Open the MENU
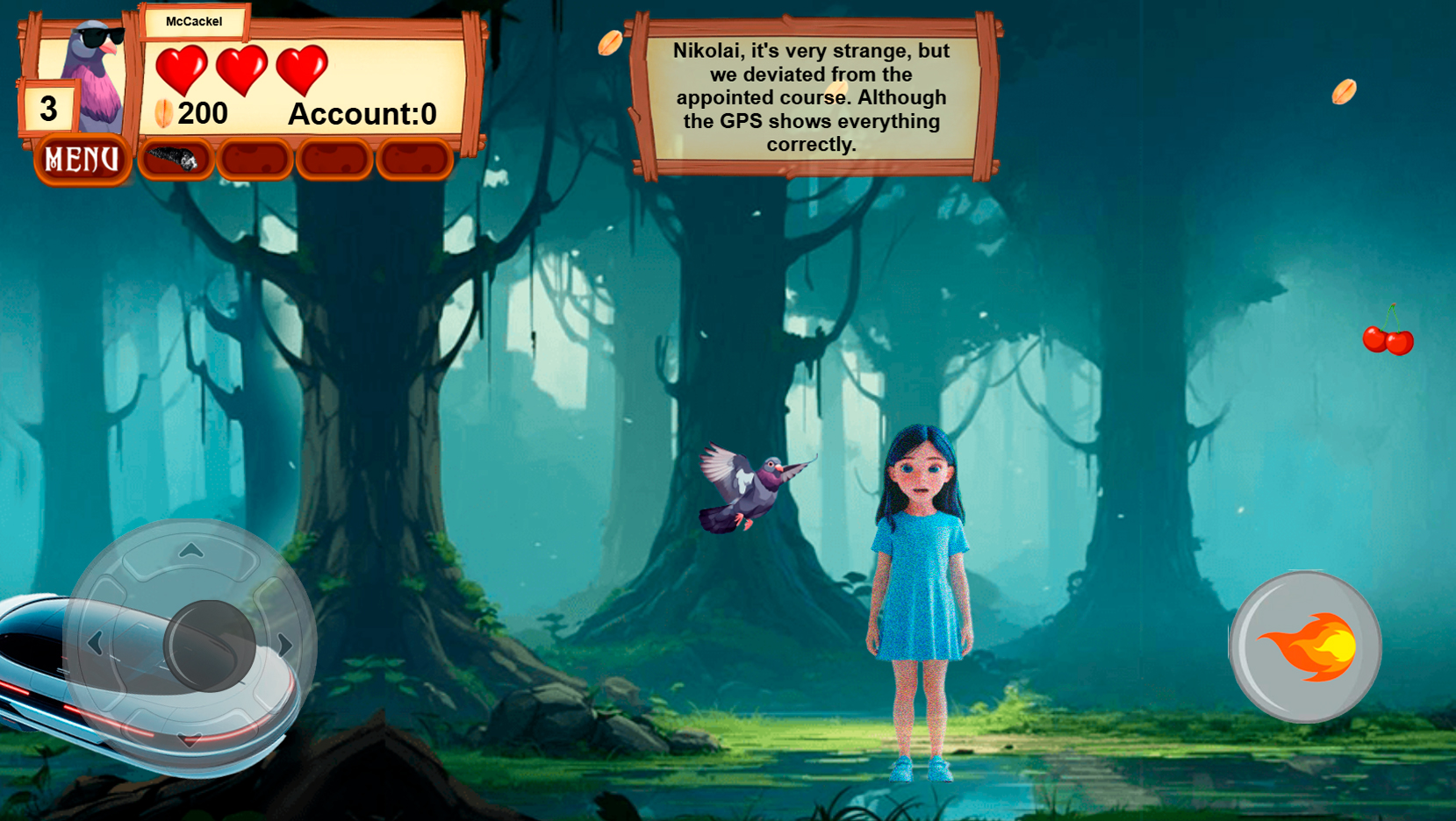1456x821 pixels. (81, 159)
